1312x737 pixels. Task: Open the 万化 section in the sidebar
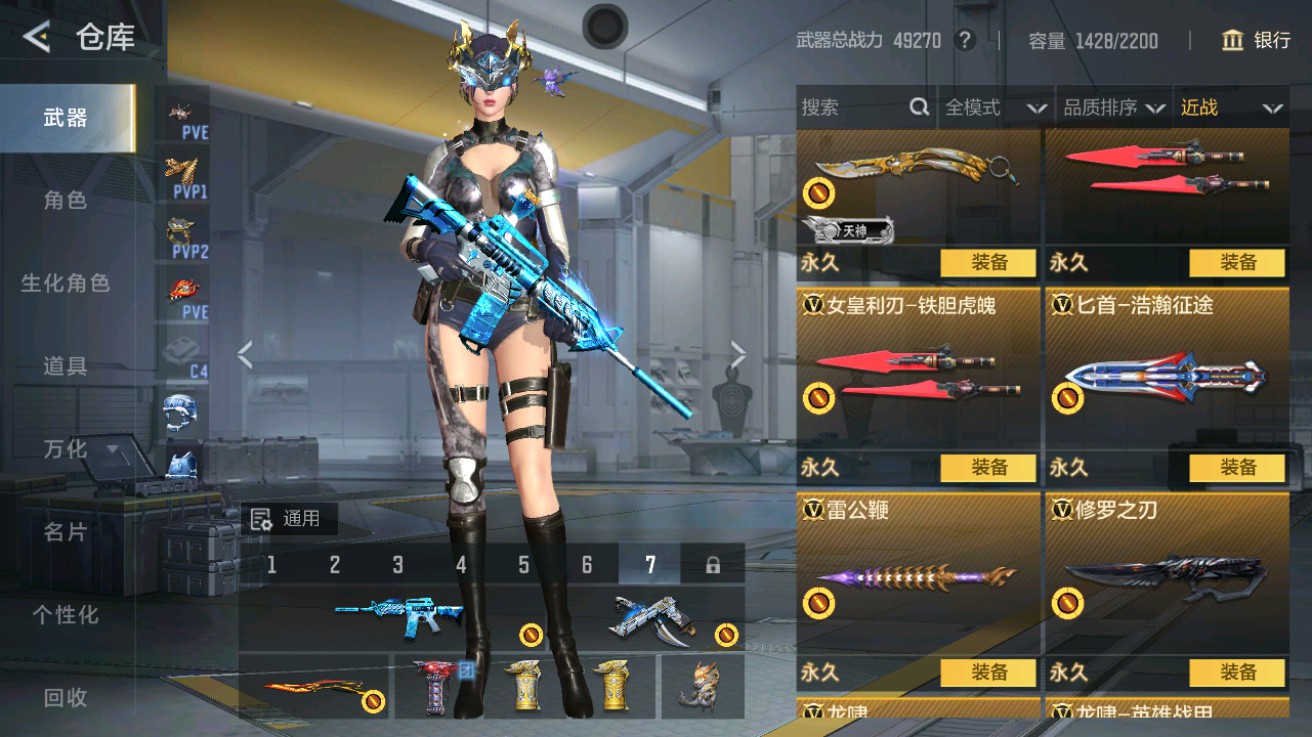66,450
